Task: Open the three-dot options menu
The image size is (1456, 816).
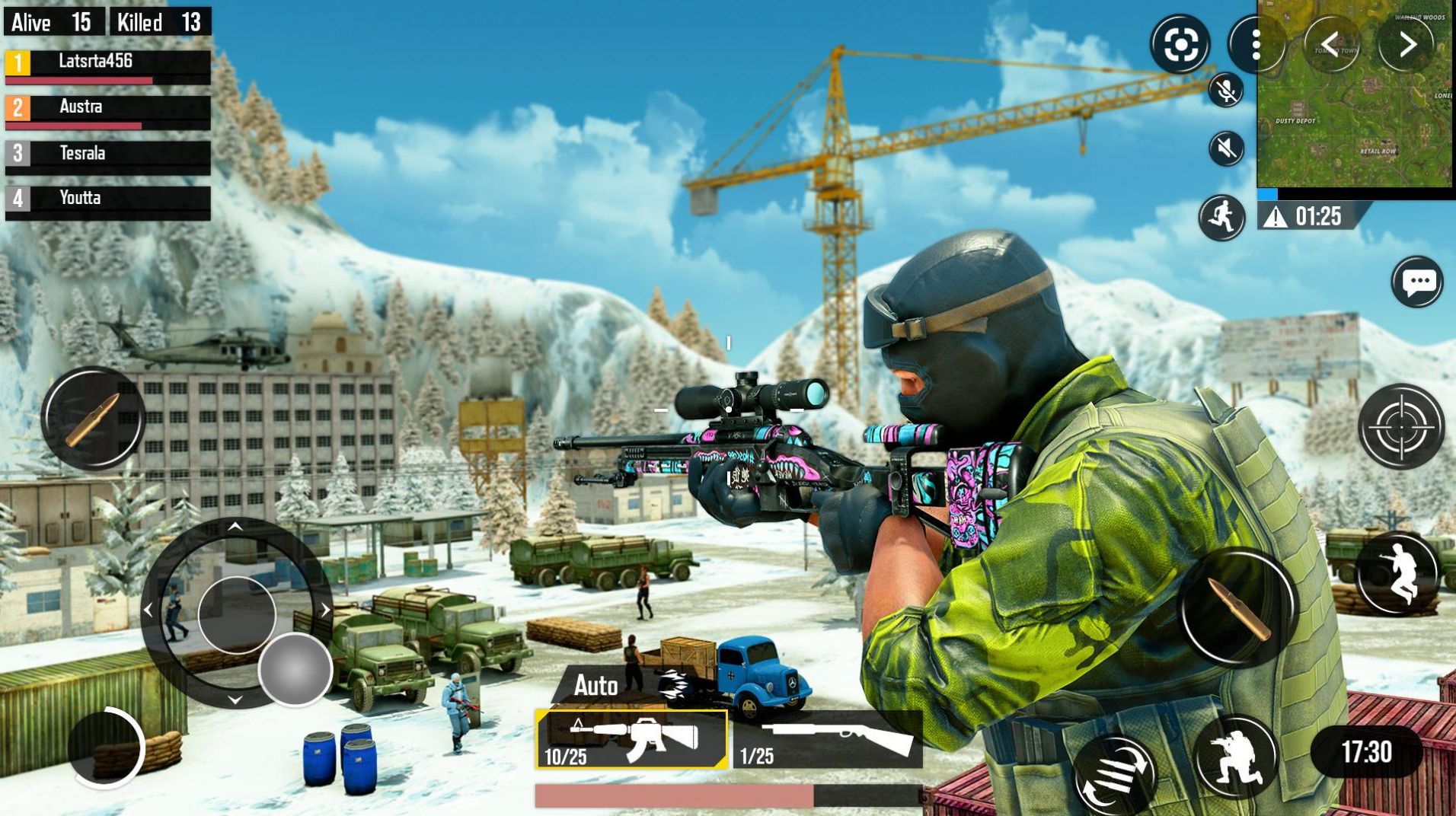Action: [x=1256, y=46]
